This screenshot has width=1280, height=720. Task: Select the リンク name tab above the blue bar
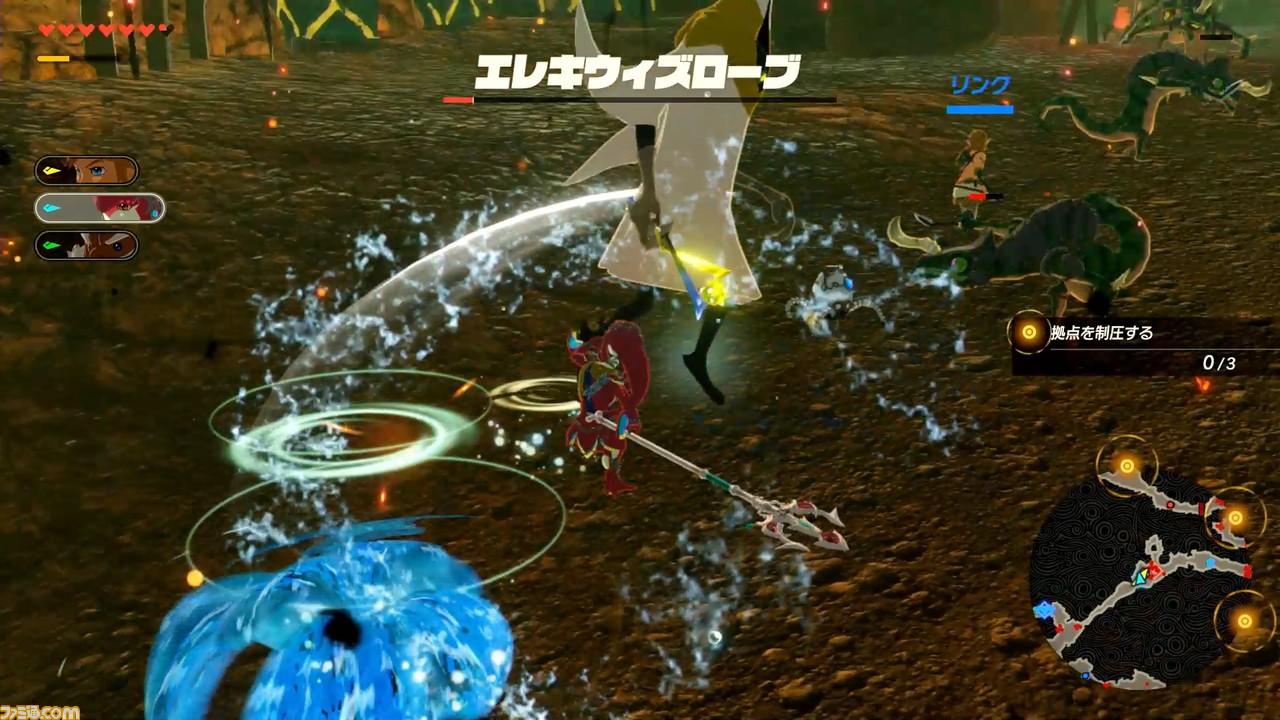tap(979, 86)
